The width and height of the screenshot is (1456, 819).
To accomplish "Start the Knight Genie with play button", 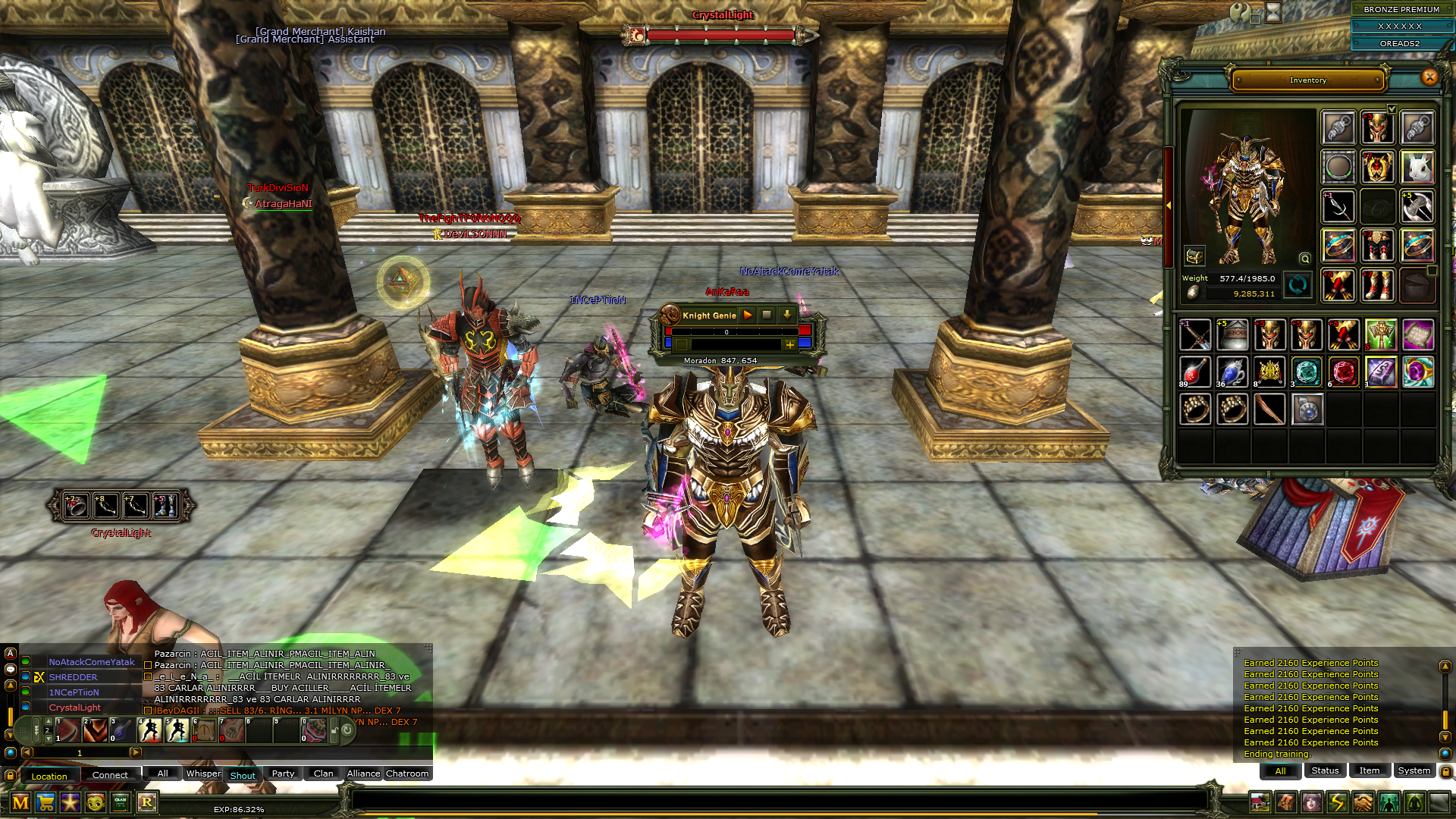I will pos(748,315).
